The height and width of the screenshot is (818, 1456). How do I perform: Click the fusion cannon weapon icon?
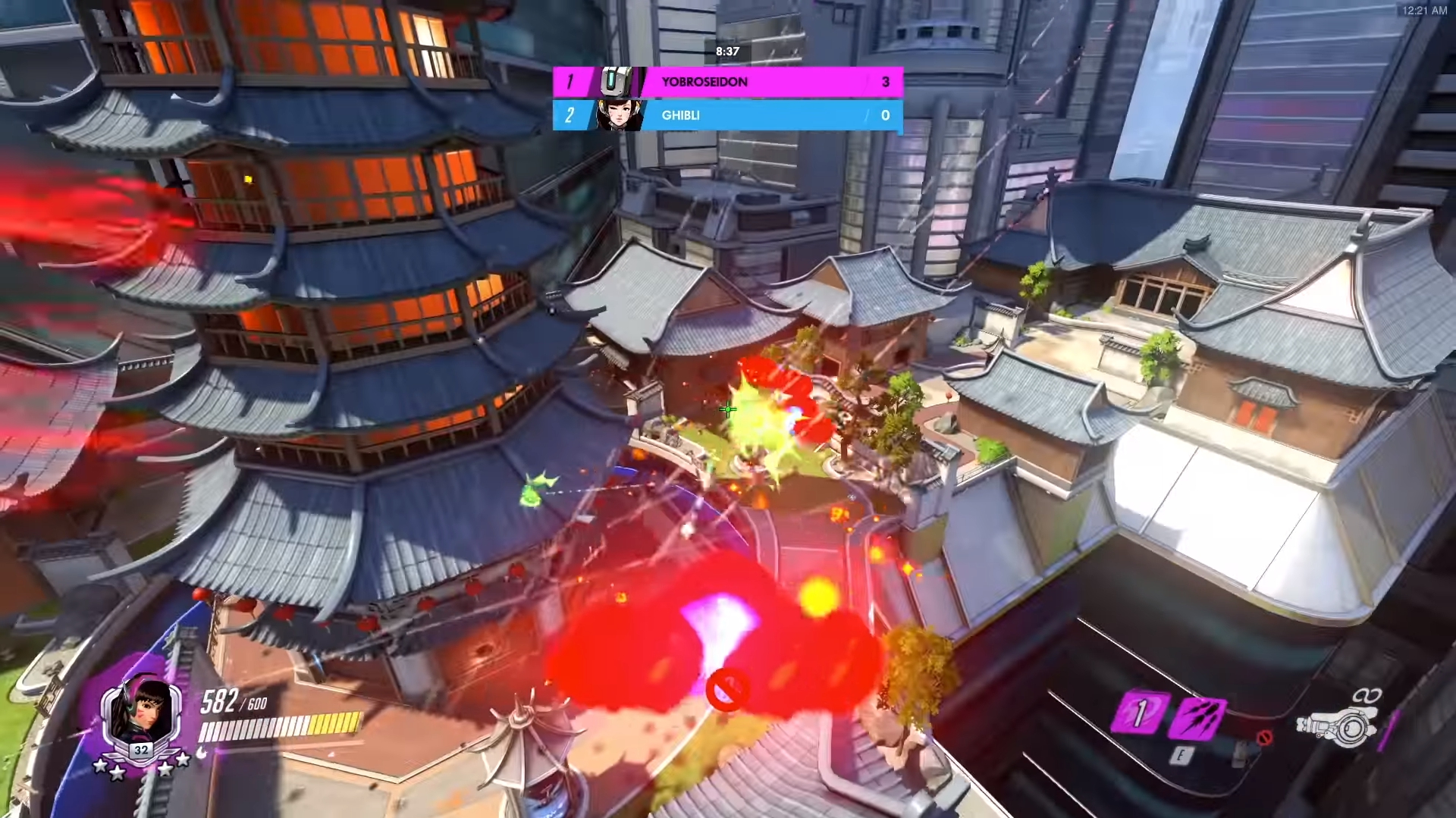[1337, 726]
